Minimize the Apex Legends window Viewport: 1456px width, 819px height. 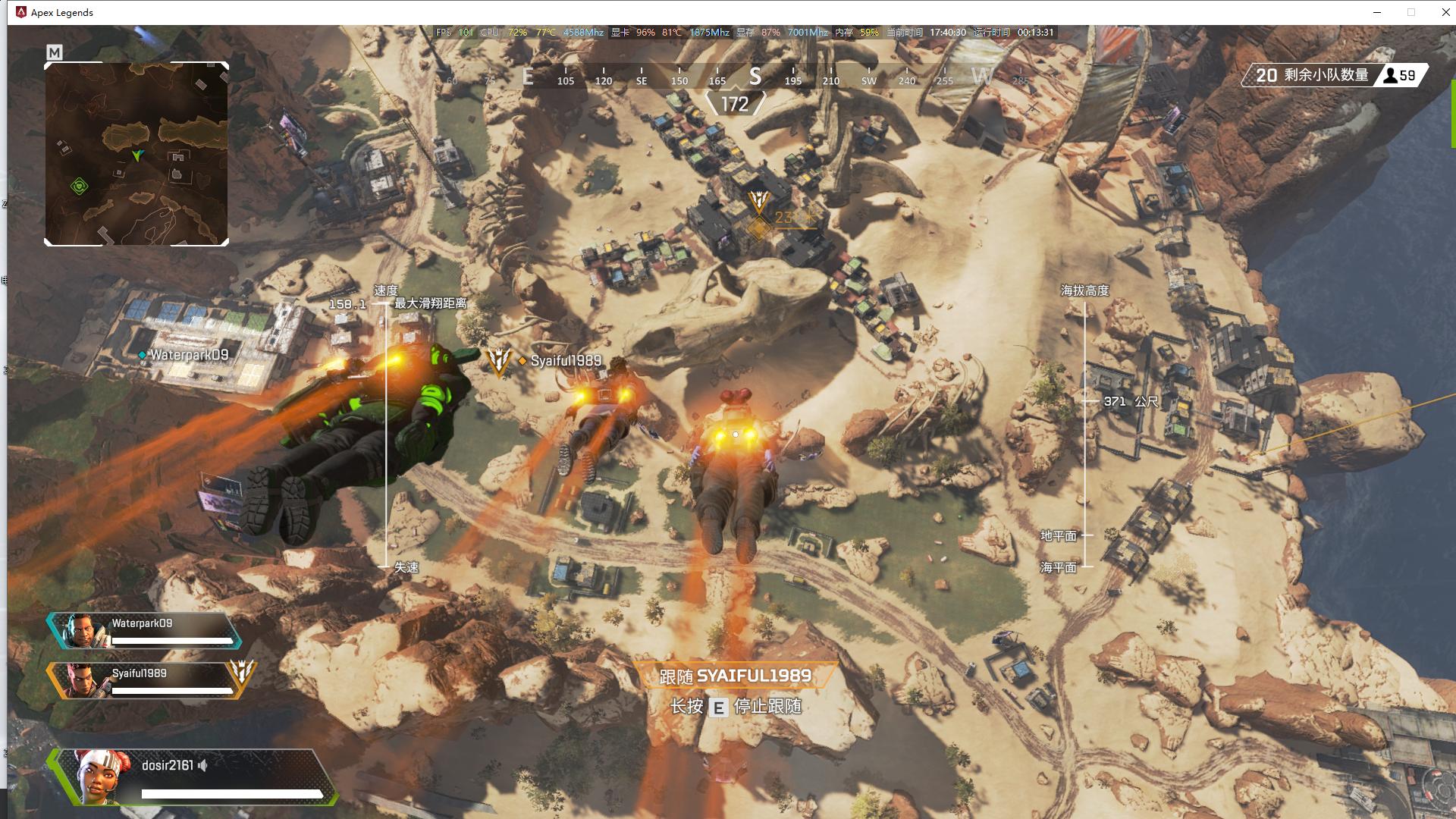1377,12
